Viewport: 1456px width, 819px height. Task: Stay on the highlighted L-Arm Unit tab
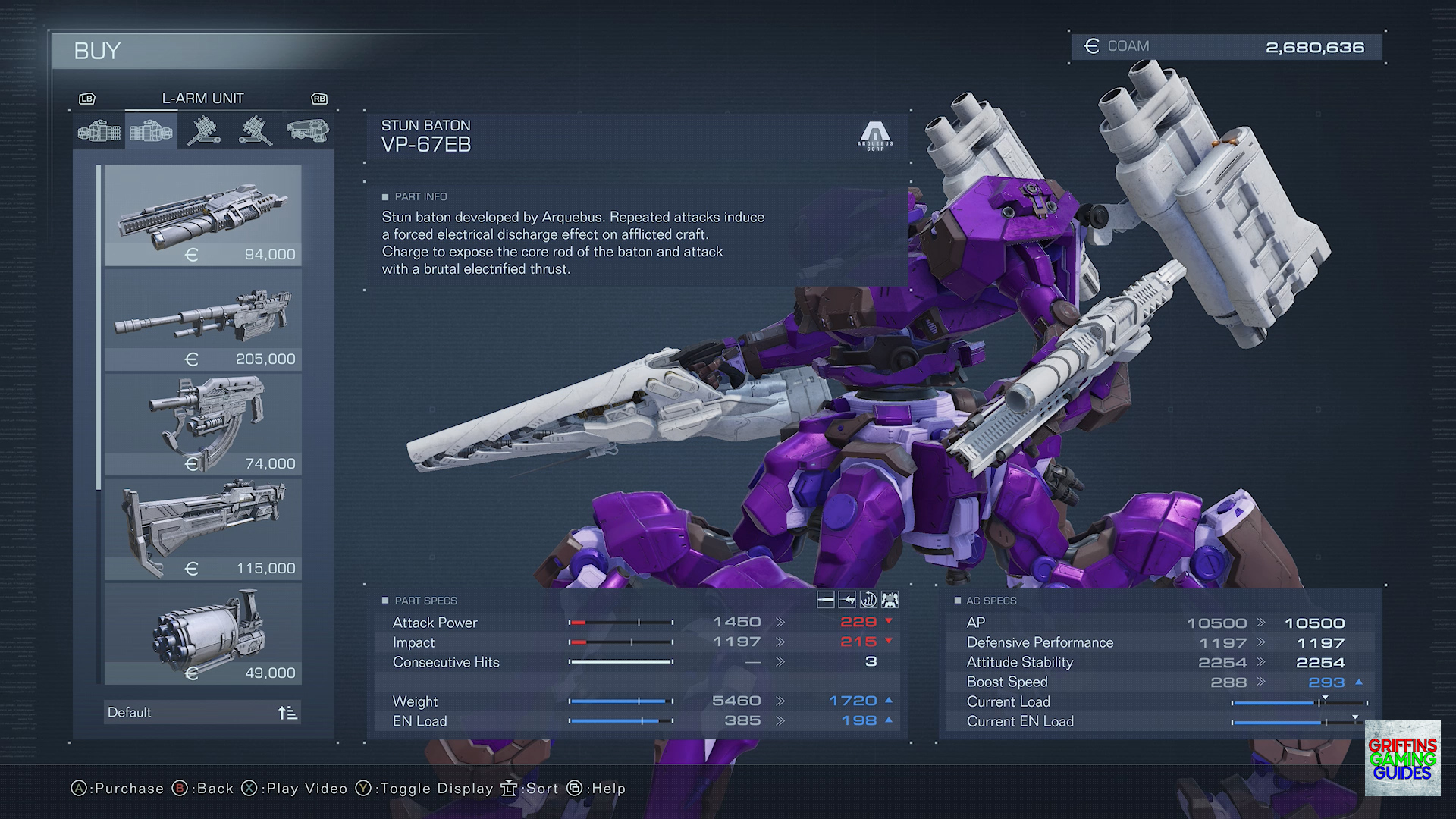(151, 132)
